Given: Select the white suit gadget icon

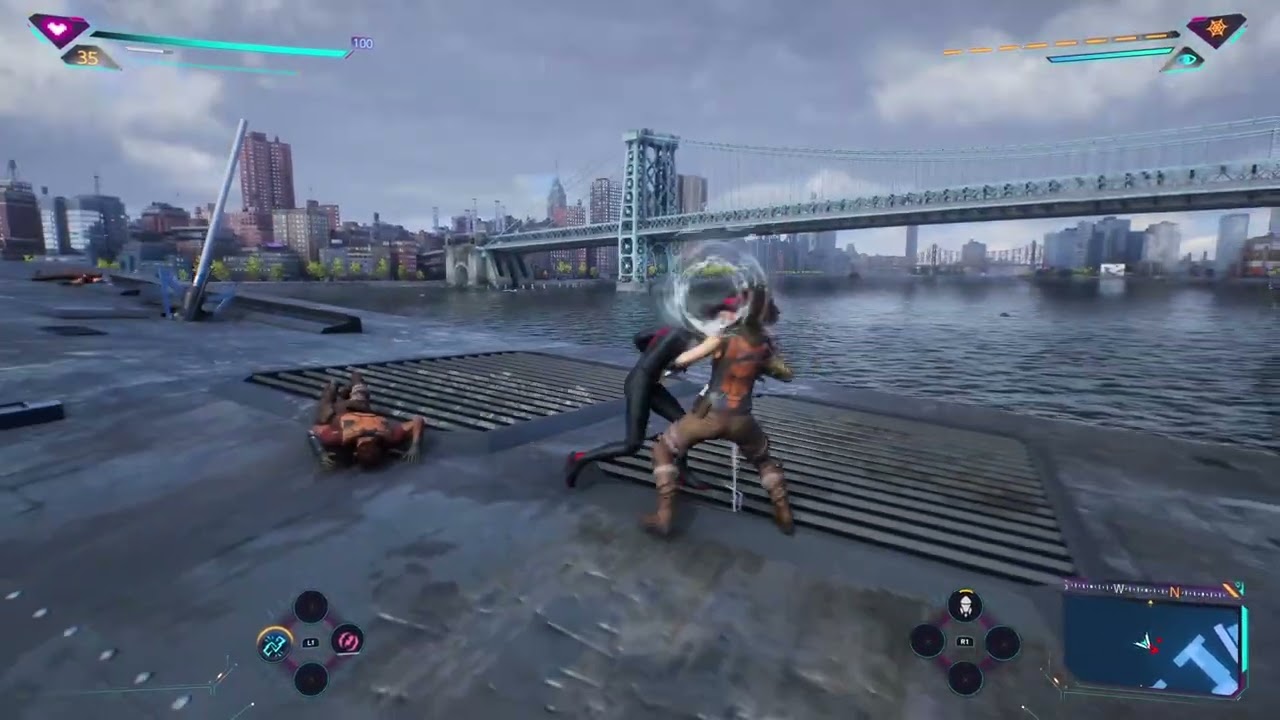Looking at the screenshot, I should [x=965, y=605].
